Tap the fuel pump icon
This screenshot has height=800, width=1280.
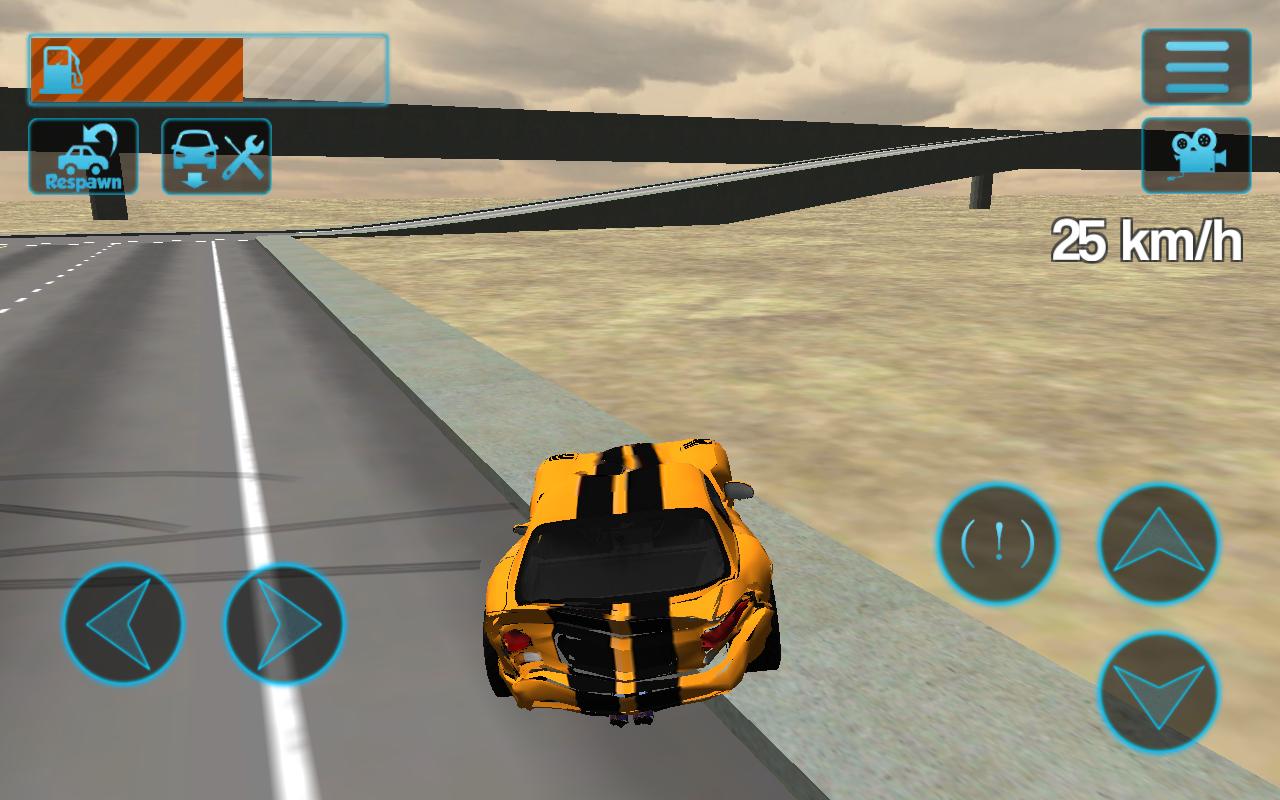tap(60, 65)
